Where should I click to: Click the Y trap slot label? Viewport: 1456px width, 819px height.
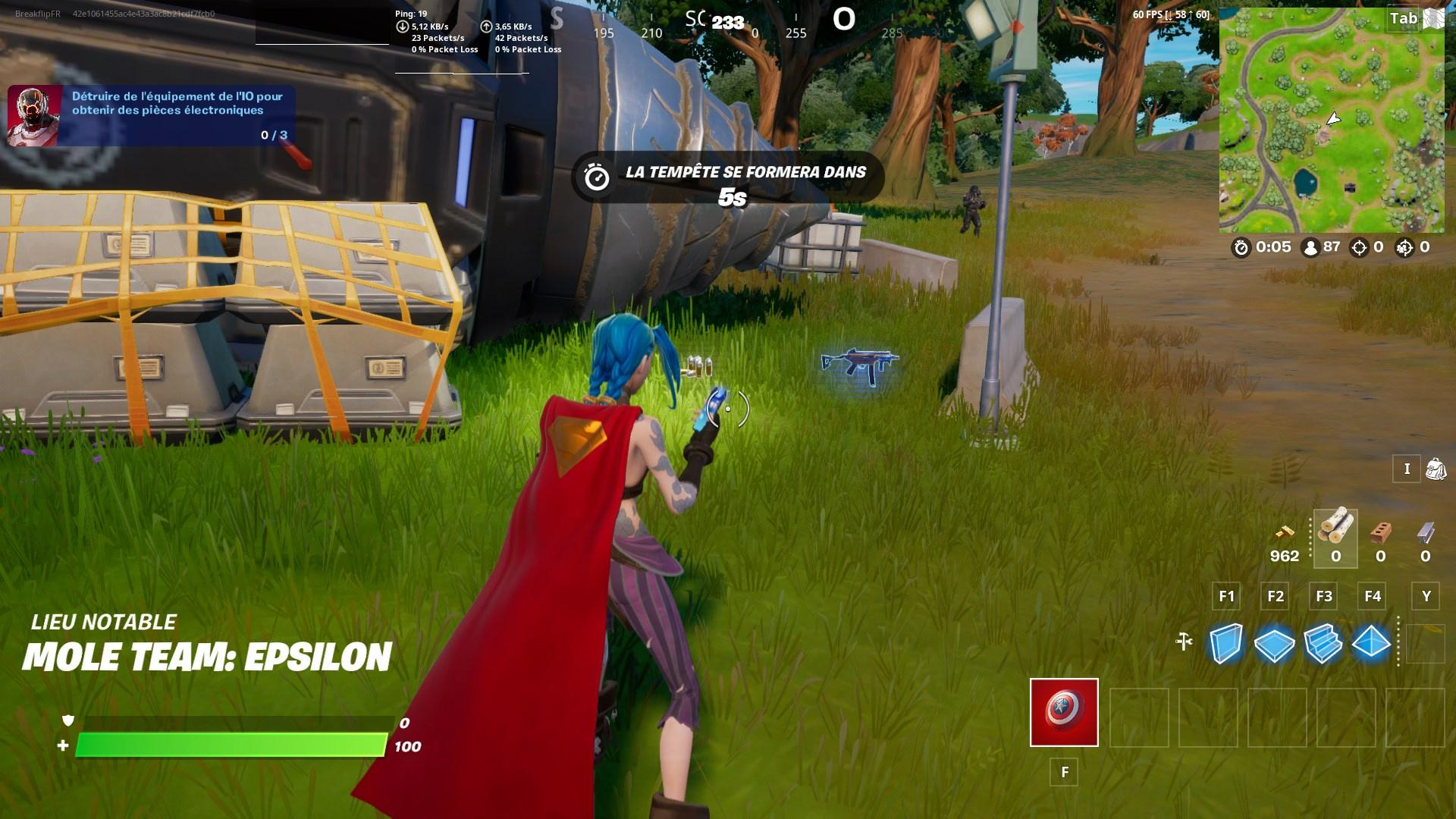point(1424,597)
